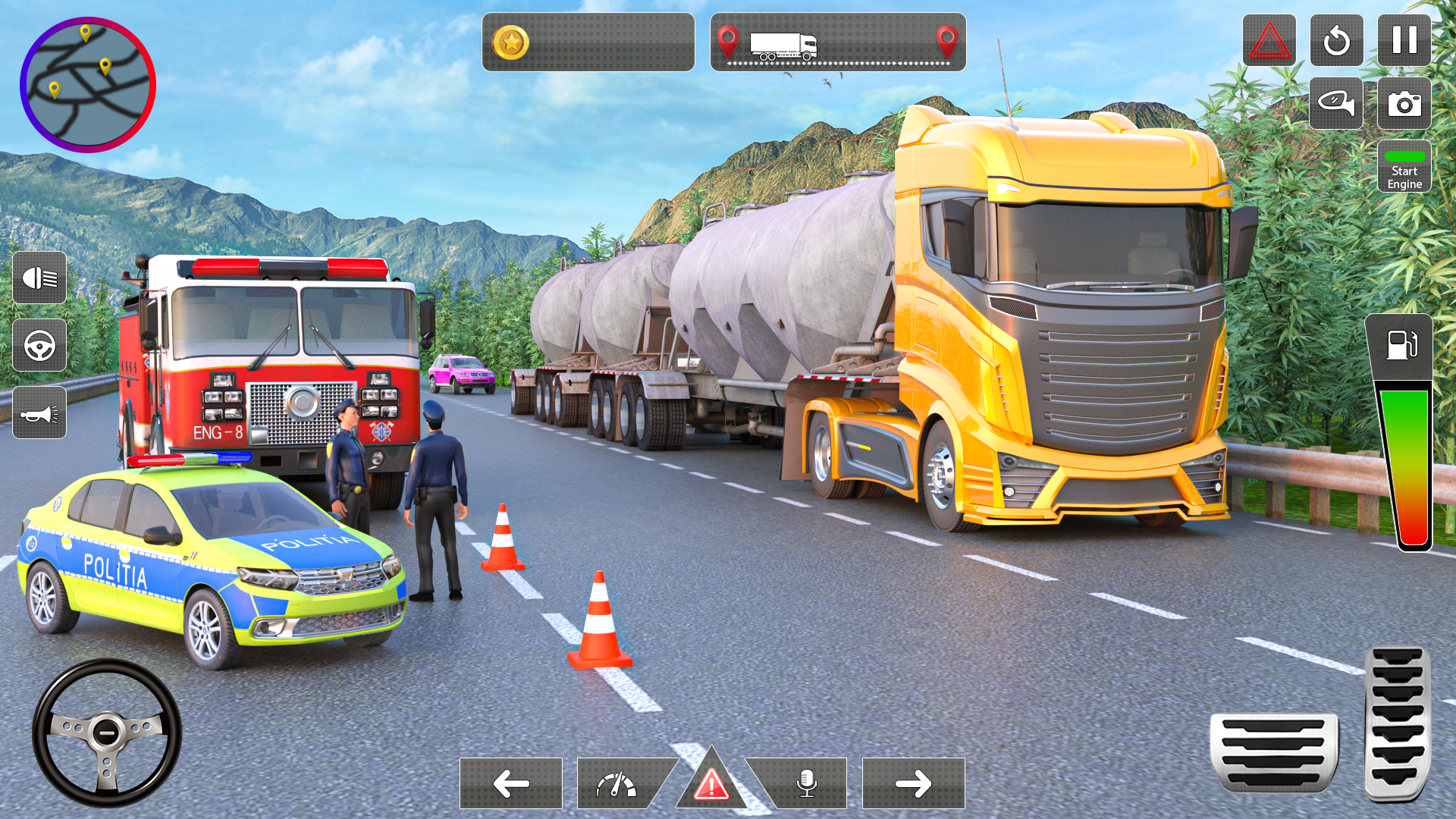This screenshot has height=819, width=1456.
Task: Activate the right turn signal arrow
Action: [x=912, y=783]
